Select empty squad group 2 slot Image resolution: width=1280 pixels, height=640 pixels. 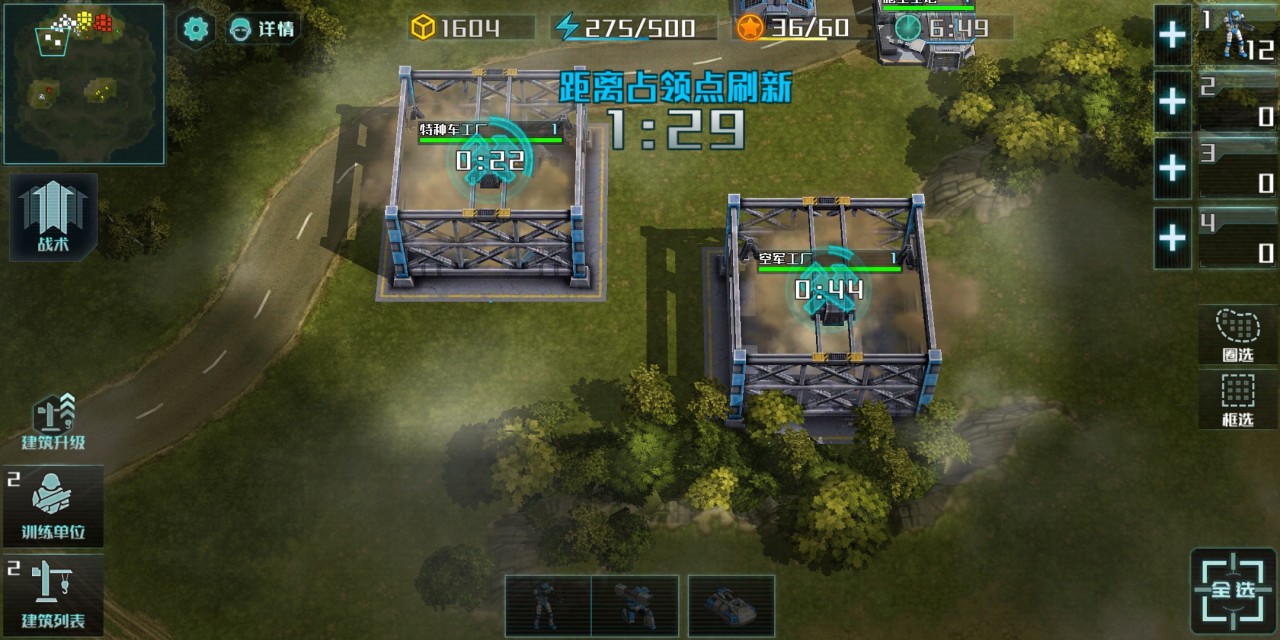pyautogui.click(x=1238, y=102)
